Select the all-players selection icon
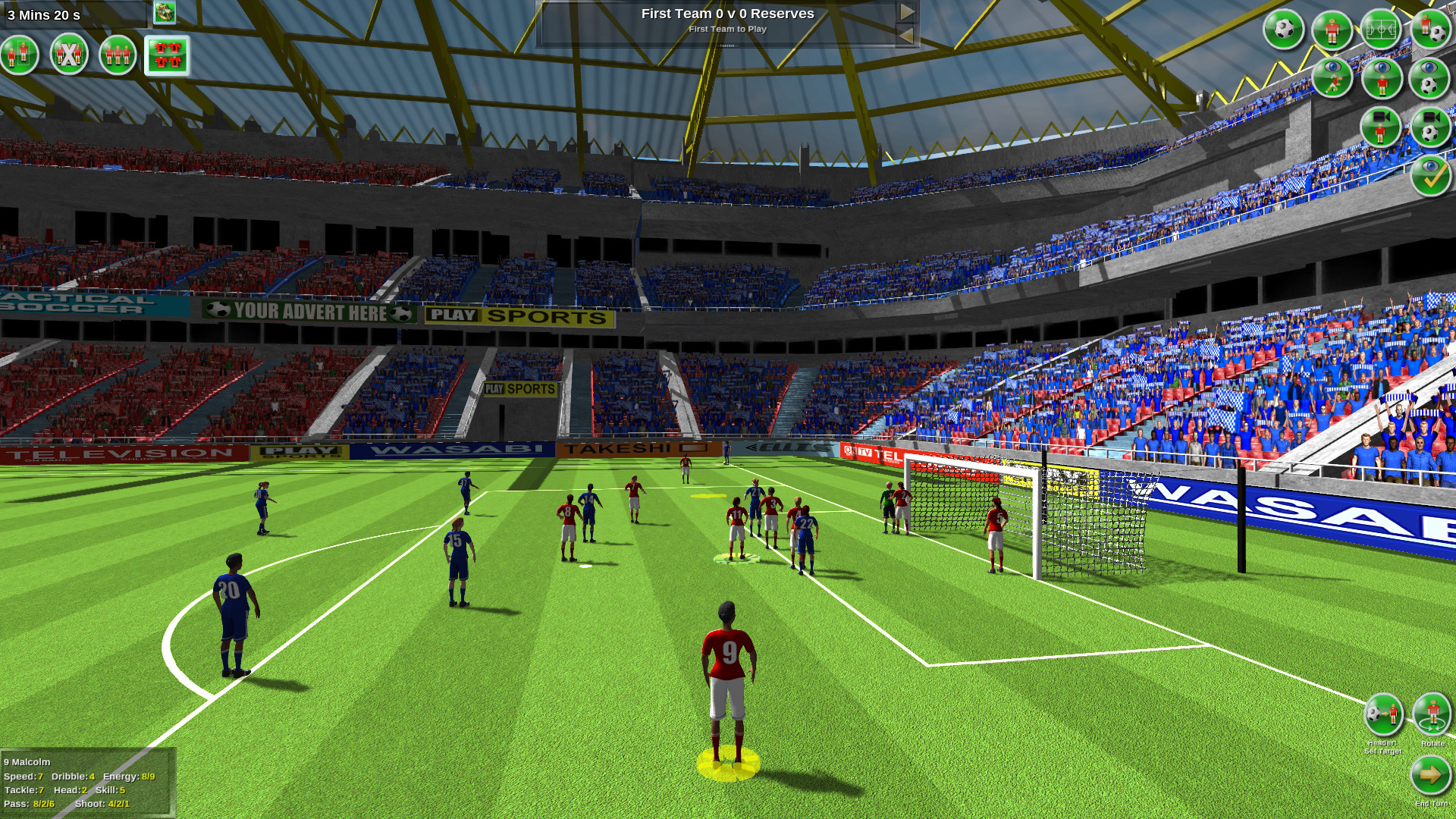The width and height of the screenshot is (1456, 819). 118,55
